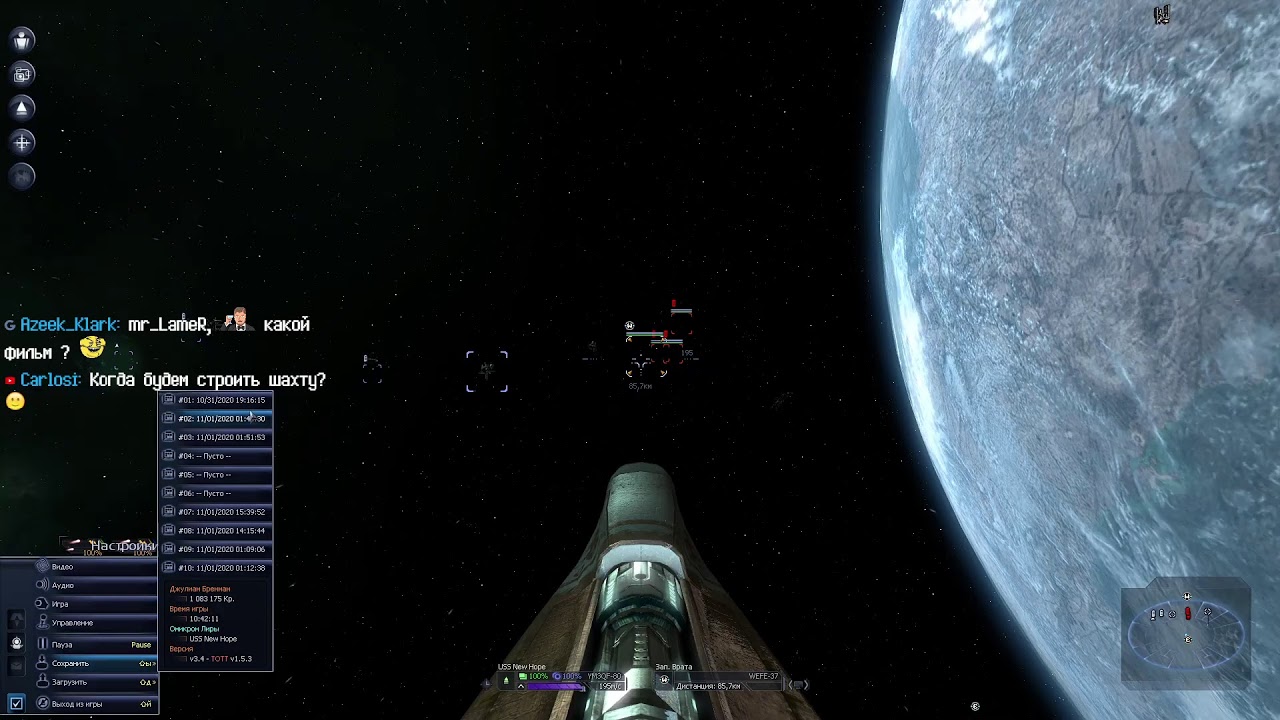1280x720 pixels.
Task: Select the Сохранить save menu entry
Action: pyautogui.click(x=70, y=664)
